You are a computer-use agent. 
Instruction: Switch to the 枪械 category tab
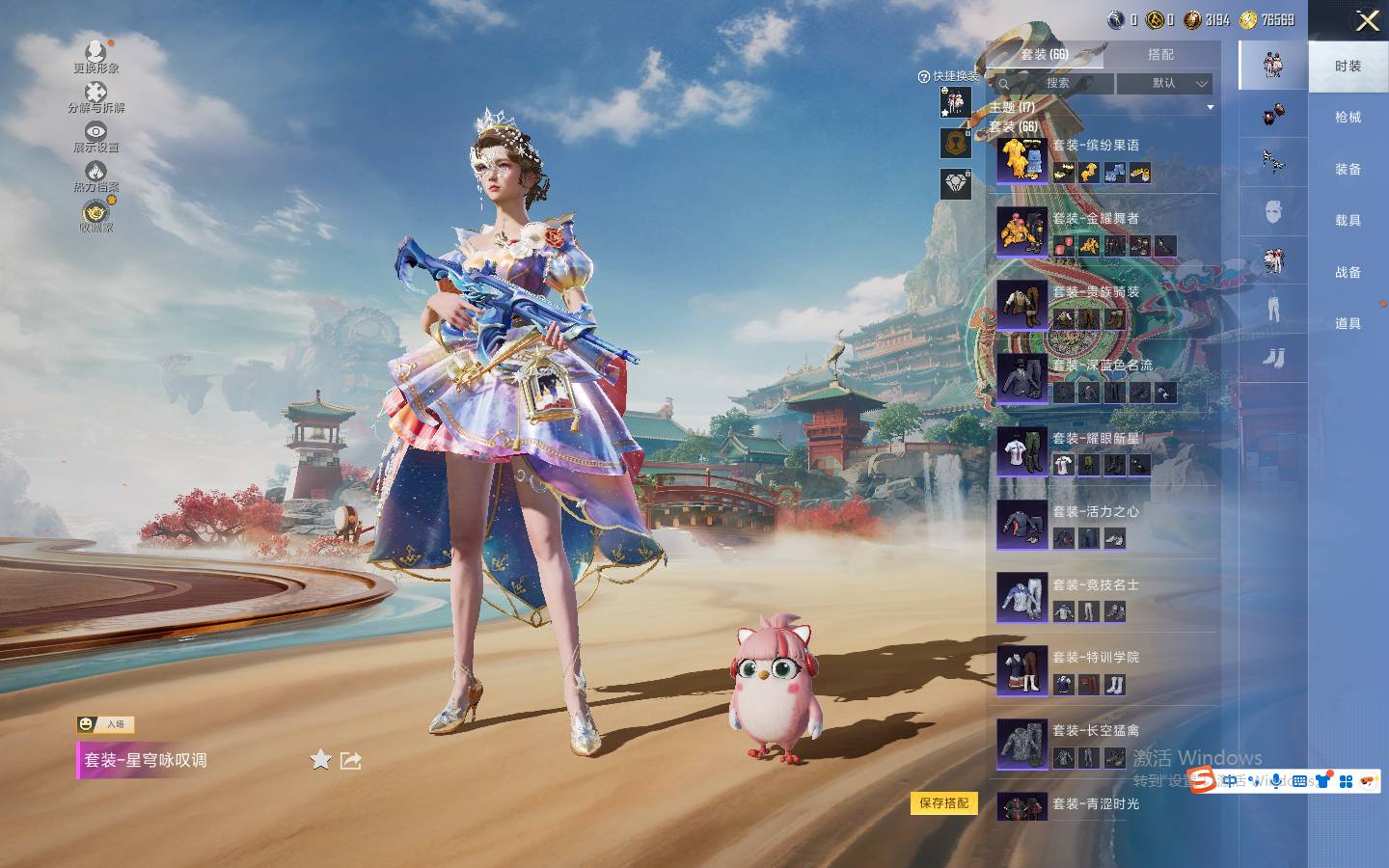pyautogui.click(x=1348, y=118)
